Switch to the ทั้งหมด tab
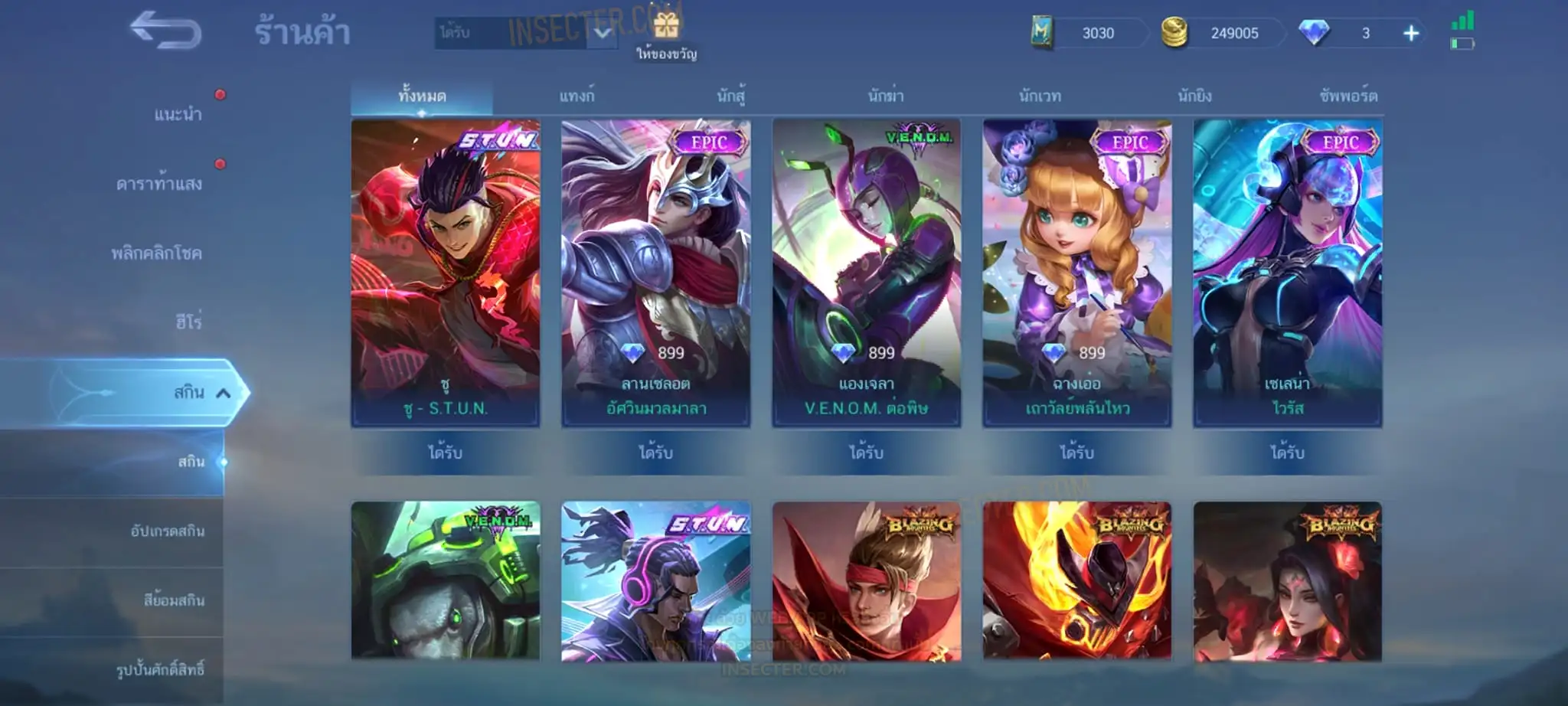This screenshot has width=1568, height=706. 422,96
